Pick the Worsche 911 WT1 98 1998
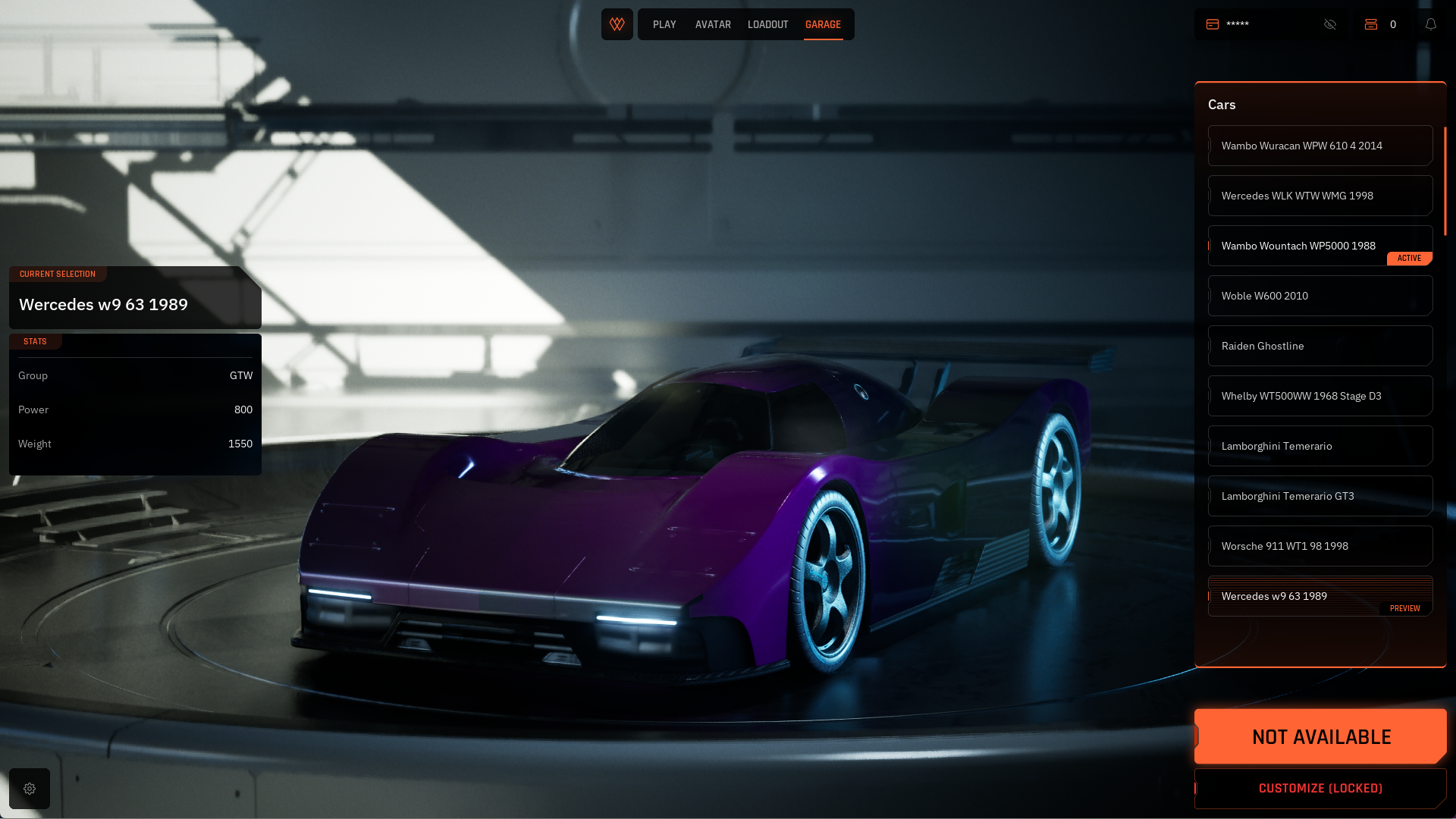The width and height of the screenshot is (1456, 819). coord(1319,546)
